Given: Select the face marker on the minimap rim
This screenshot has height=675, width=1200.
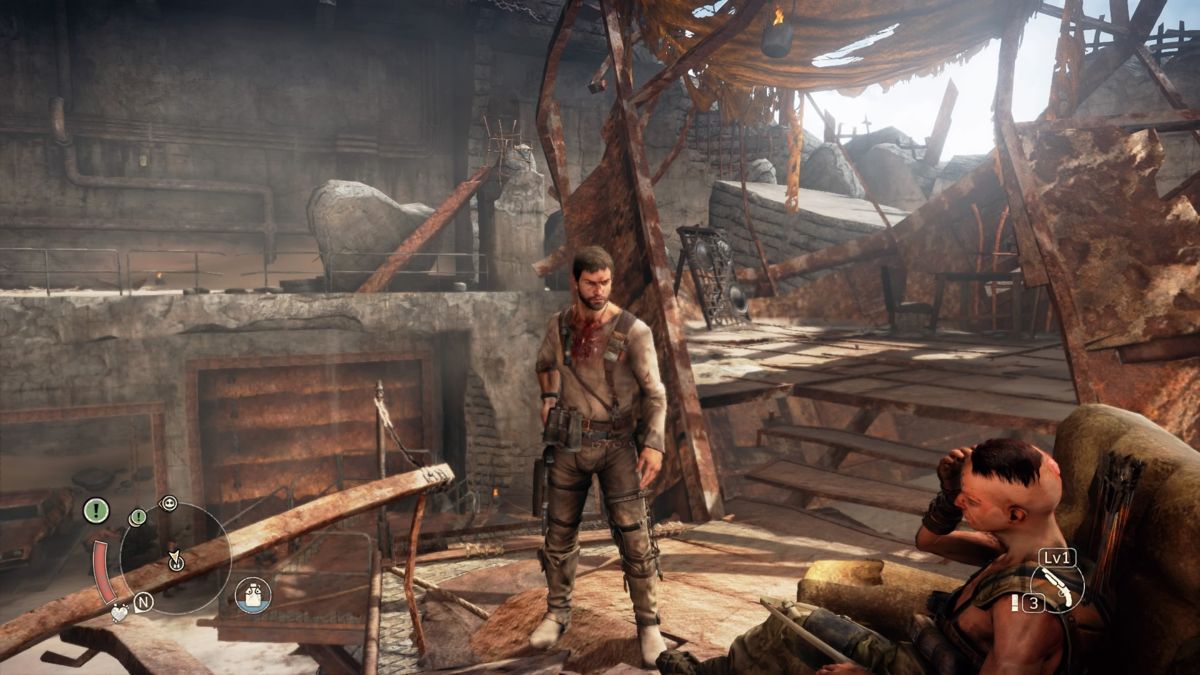Looking at the screenshot, I should pyautogui.click(x=168, y=503).
